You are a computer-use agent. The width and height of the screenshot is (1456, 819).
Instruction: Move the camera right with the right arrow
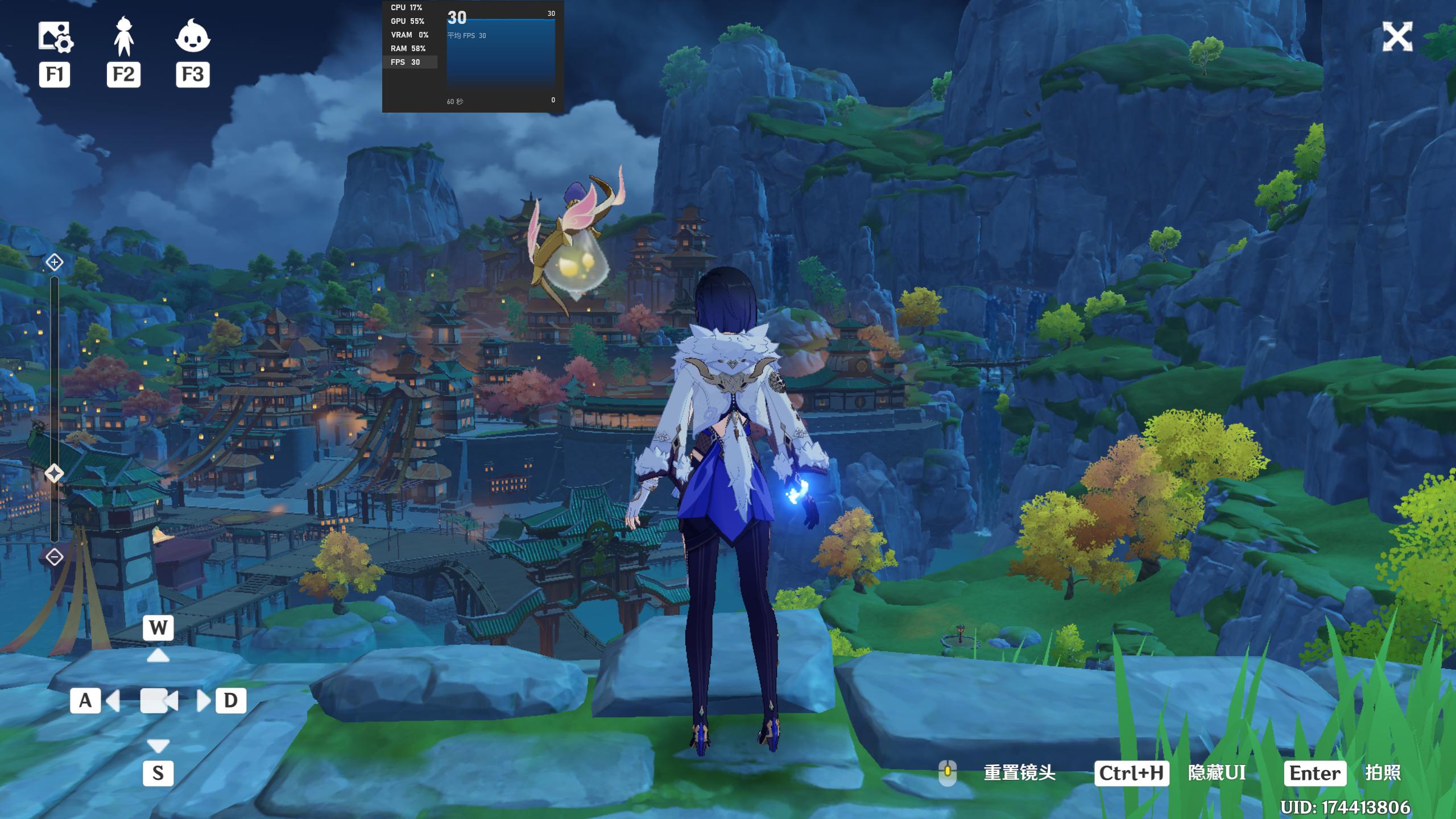[x=203, y=701]
